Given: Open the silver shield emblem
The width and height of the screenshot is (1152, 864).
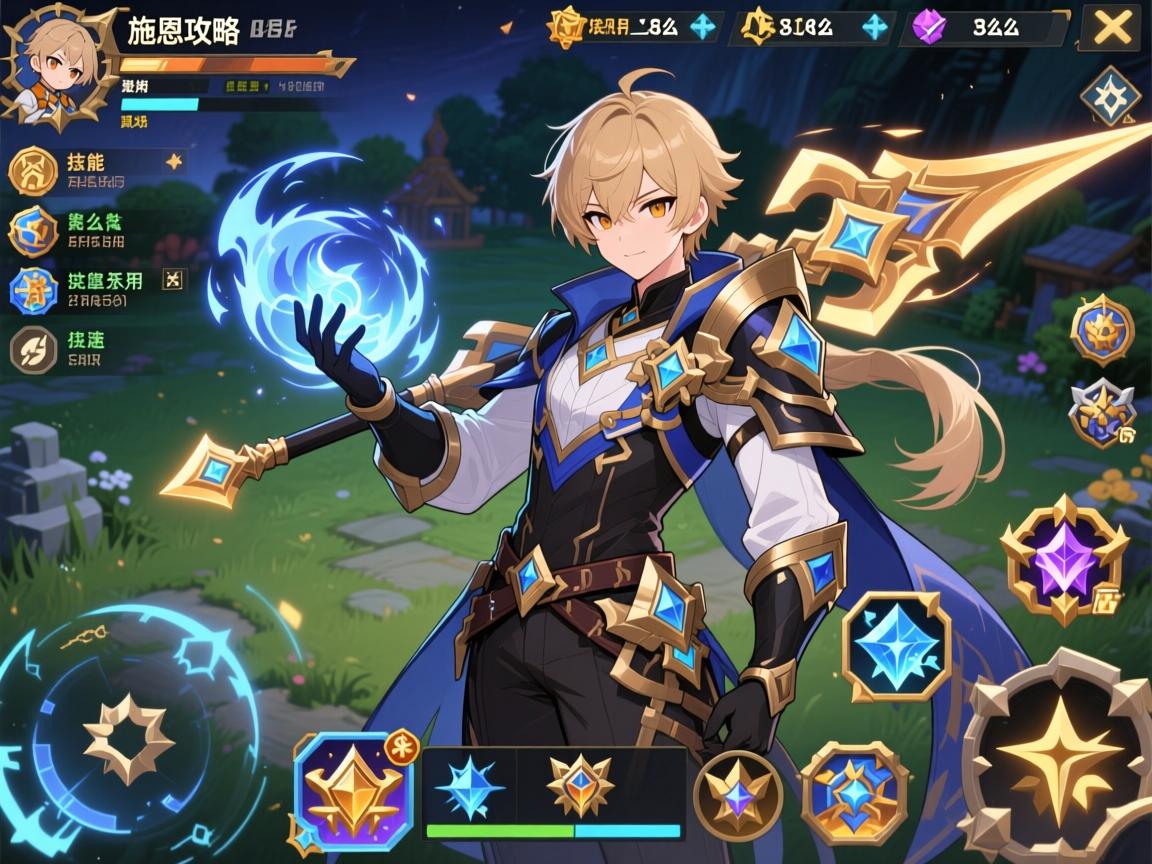Looking at the screenshot, I should (x=1101, y=411).
